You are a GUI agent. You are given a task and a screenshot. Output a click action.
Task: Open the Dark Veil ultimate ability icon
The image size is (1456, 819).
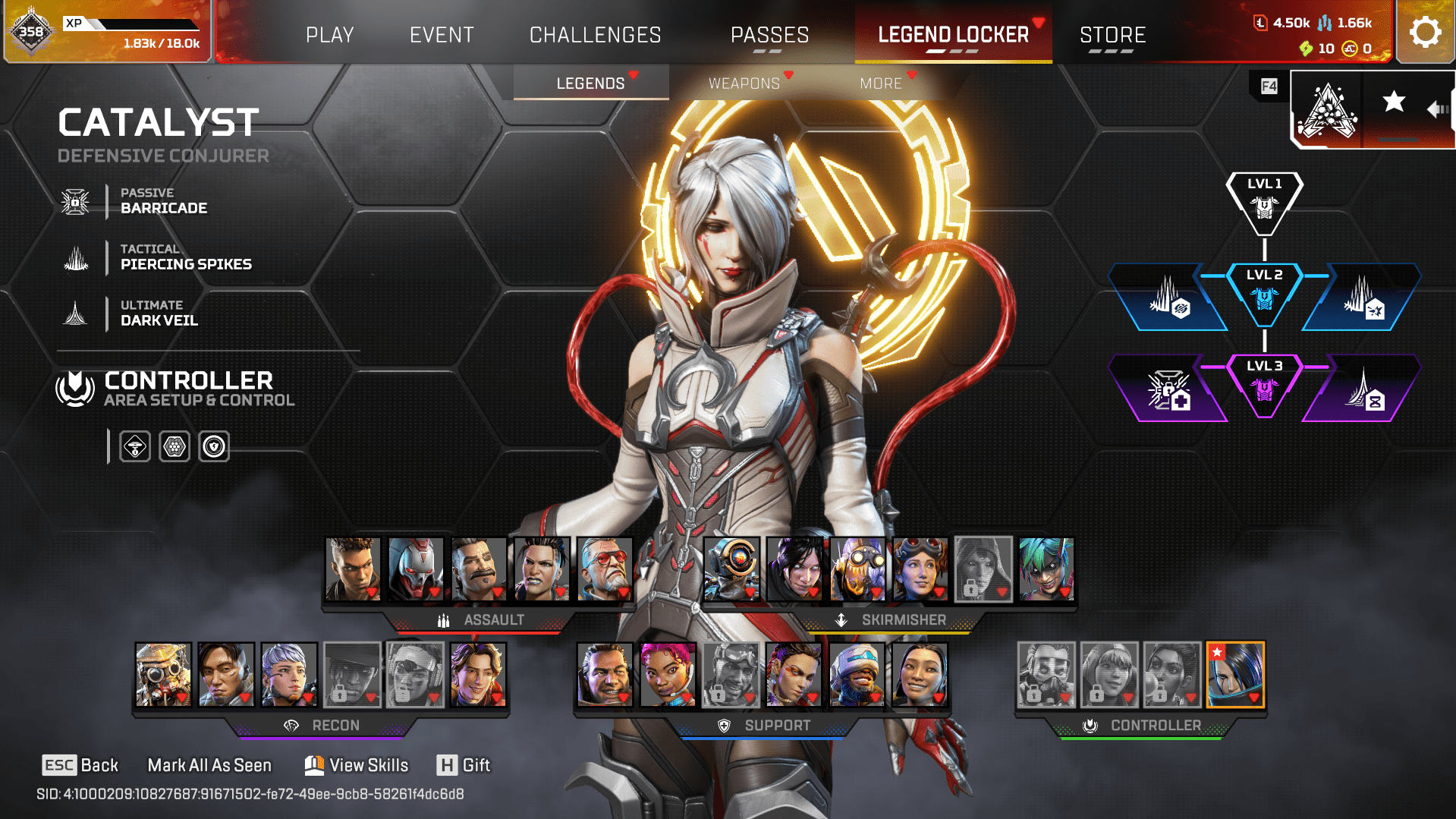tap(74, 313)
